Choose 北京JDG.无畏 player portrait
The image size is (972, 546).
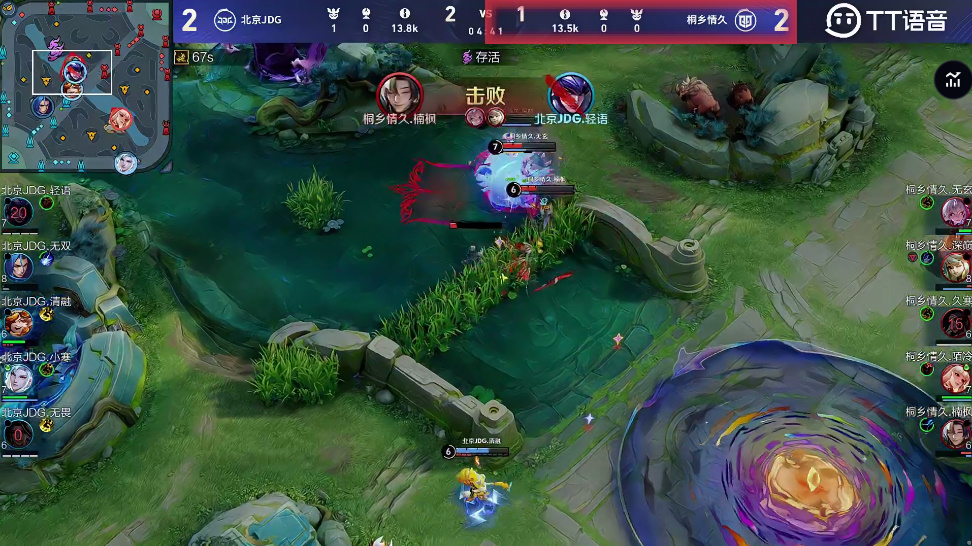20,435
